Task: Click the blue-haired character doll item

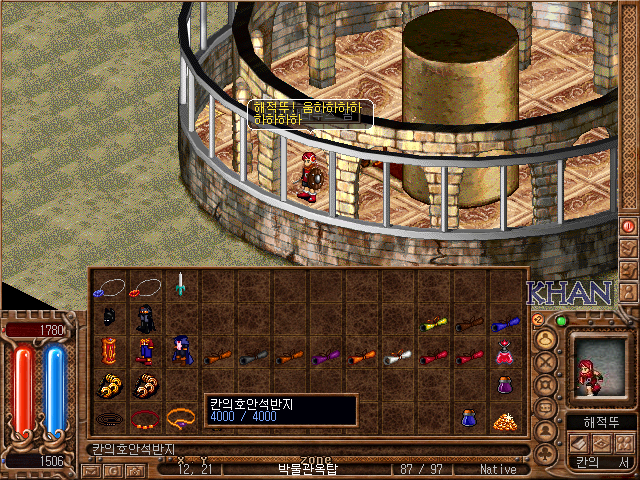Action: click(180, 352)
